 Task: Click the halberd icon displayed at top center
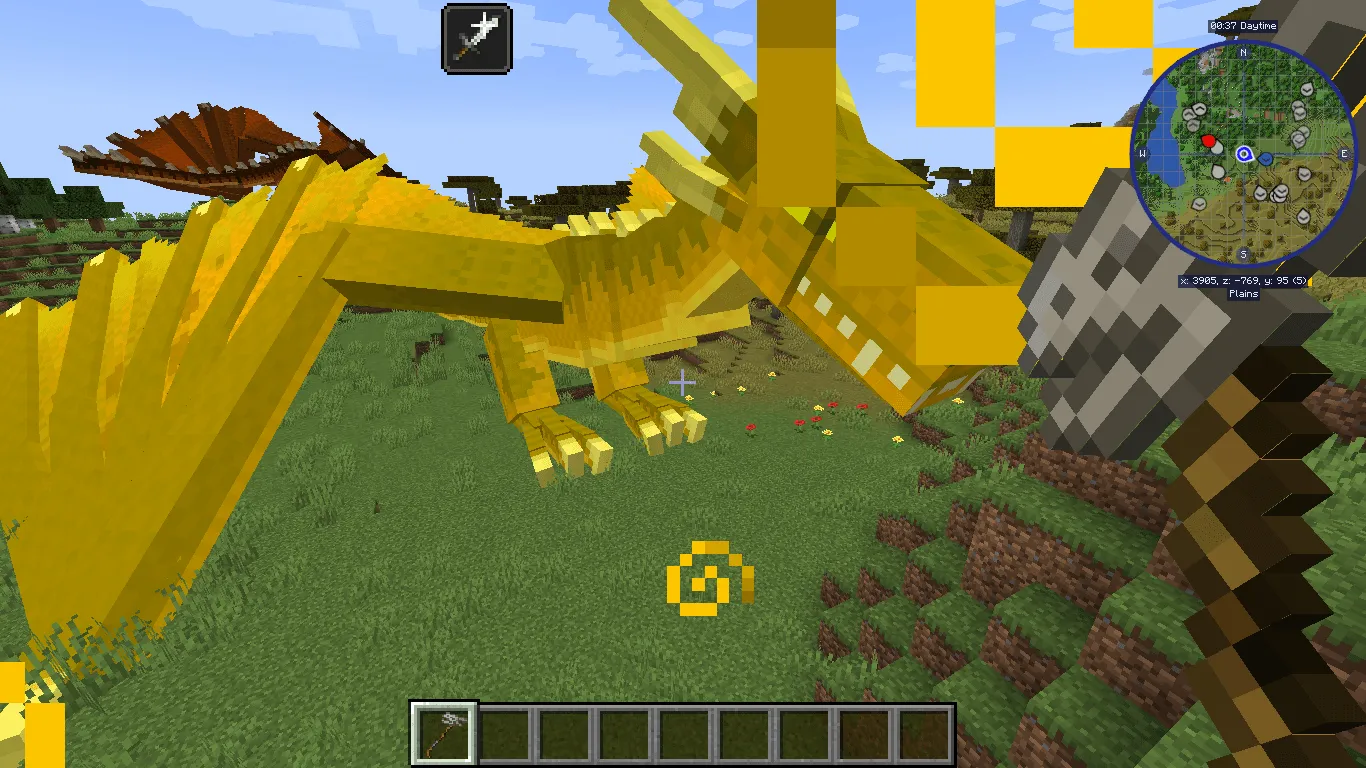(476, 36)
